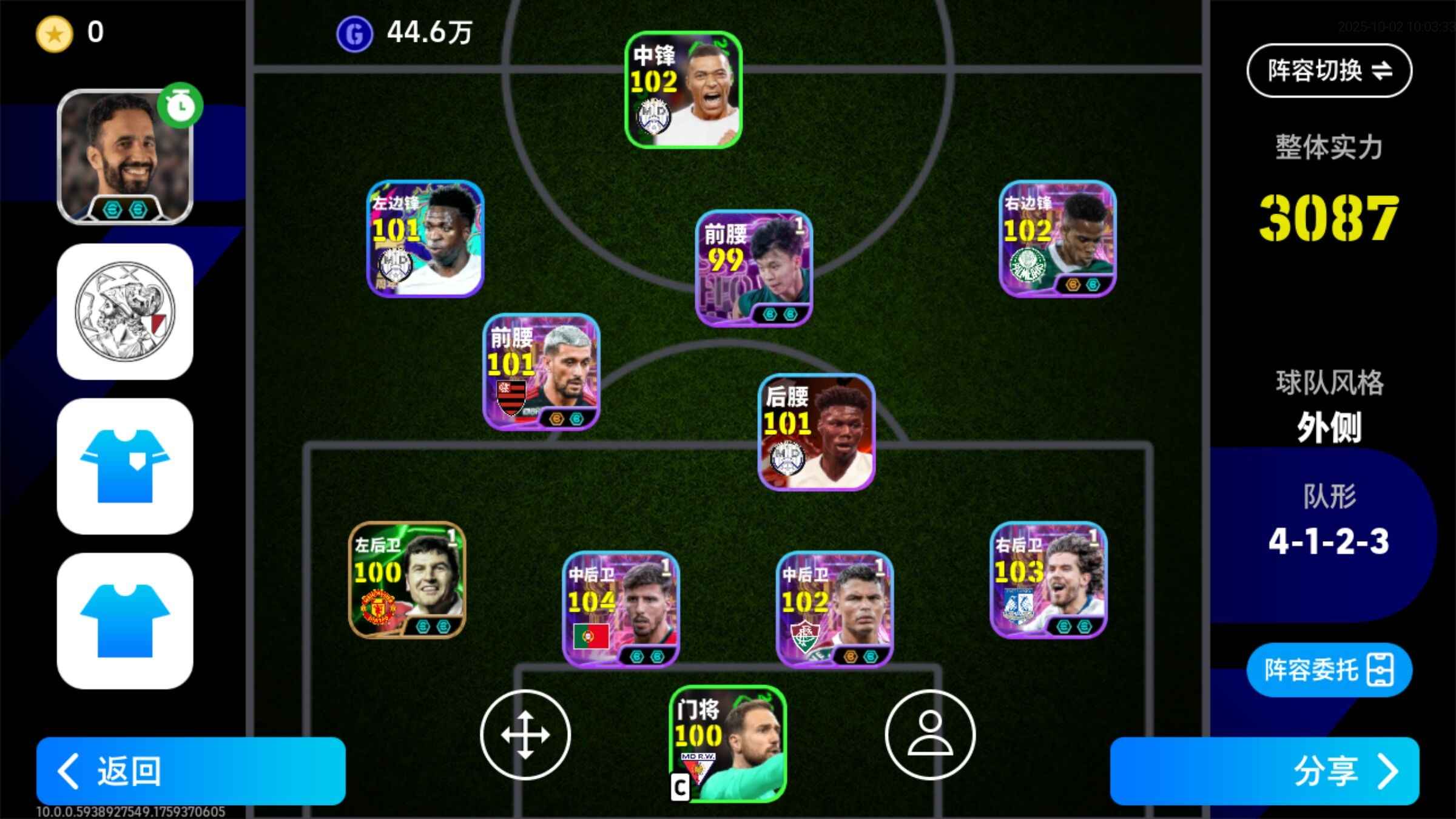The width and height of the screenshot is (1456, 819).
Task: Tap the player silhouette circle icon
Action: coord(930,734)
